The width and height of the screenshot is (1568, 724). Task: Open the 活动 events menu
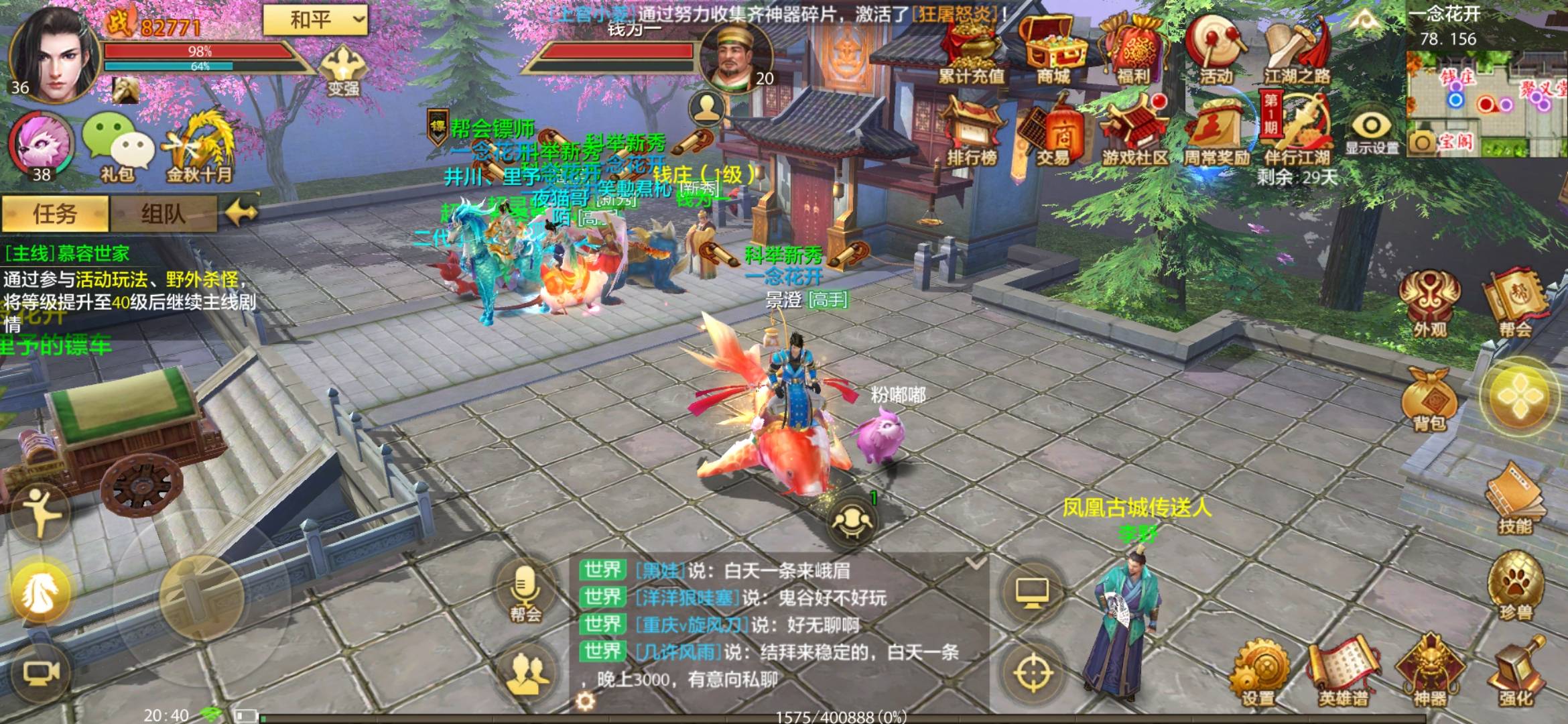pos(1216,50)
